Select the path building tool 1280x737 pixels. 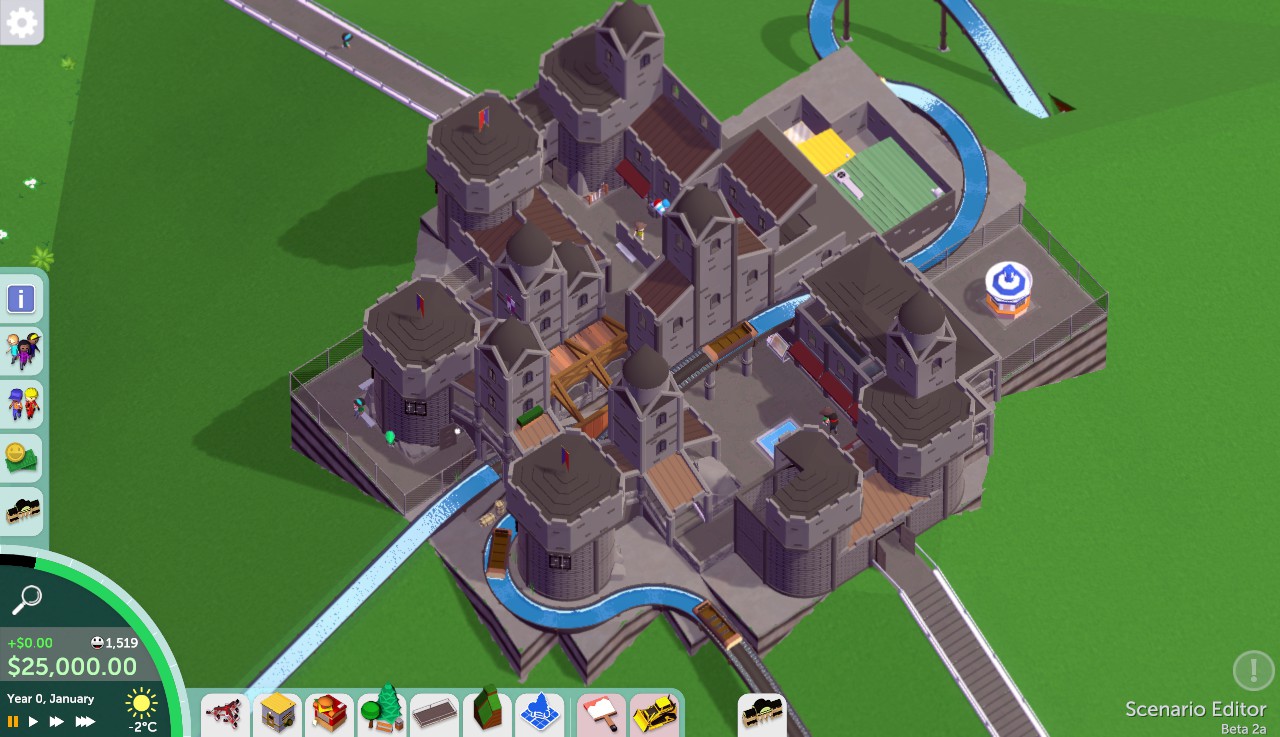(435, 714)
